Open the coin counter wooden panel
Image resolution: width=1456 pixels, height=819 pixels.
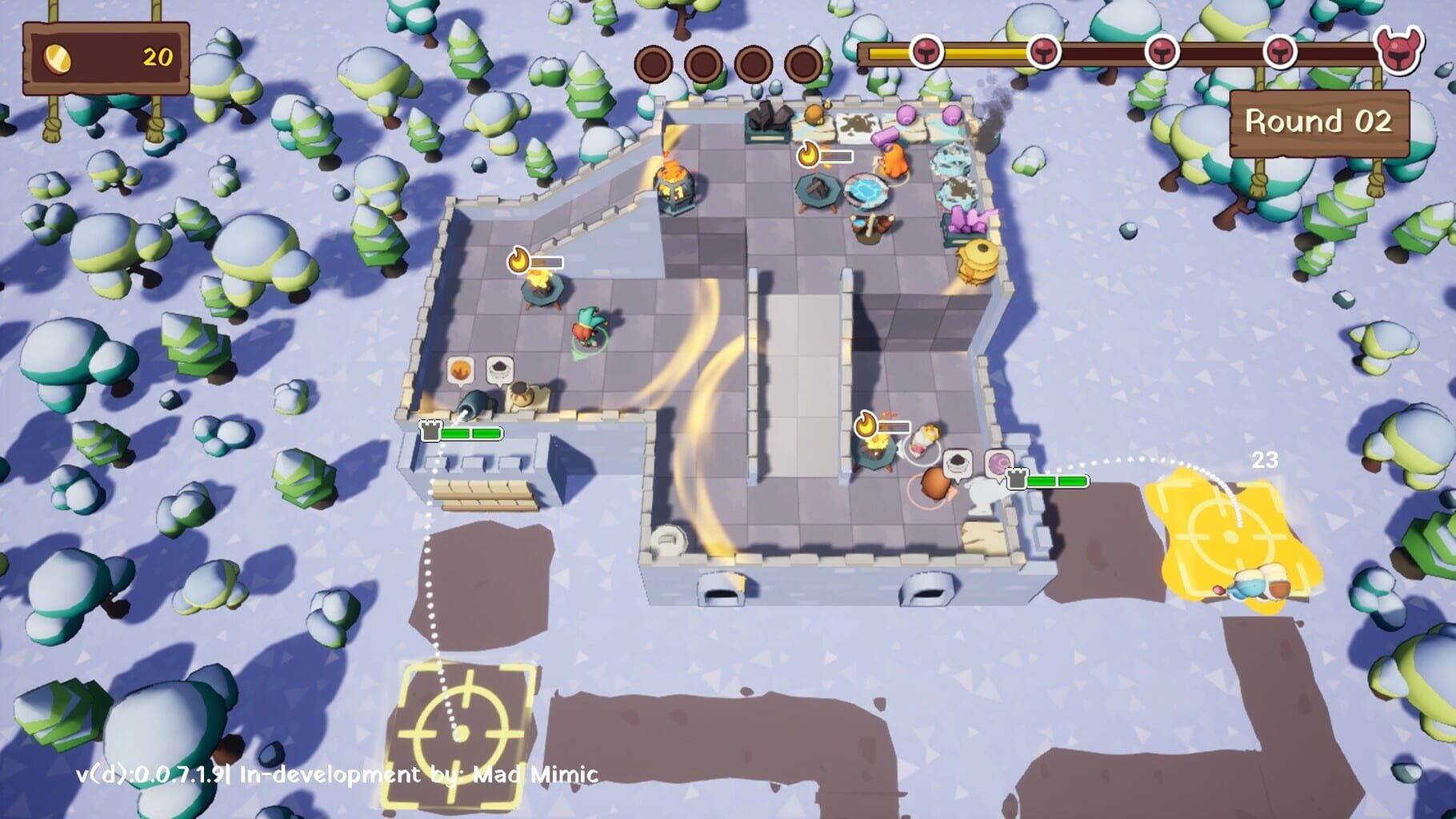(x=106, y=59)
